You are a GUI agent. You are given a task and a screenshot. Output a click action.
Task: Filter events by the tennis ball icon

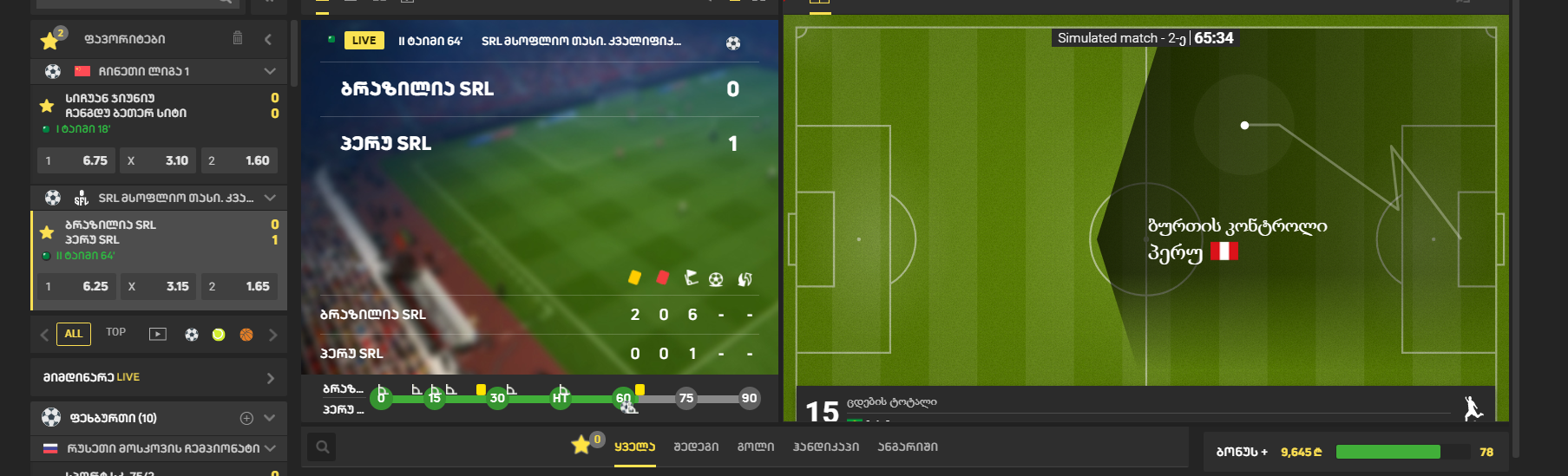[219, 335]
